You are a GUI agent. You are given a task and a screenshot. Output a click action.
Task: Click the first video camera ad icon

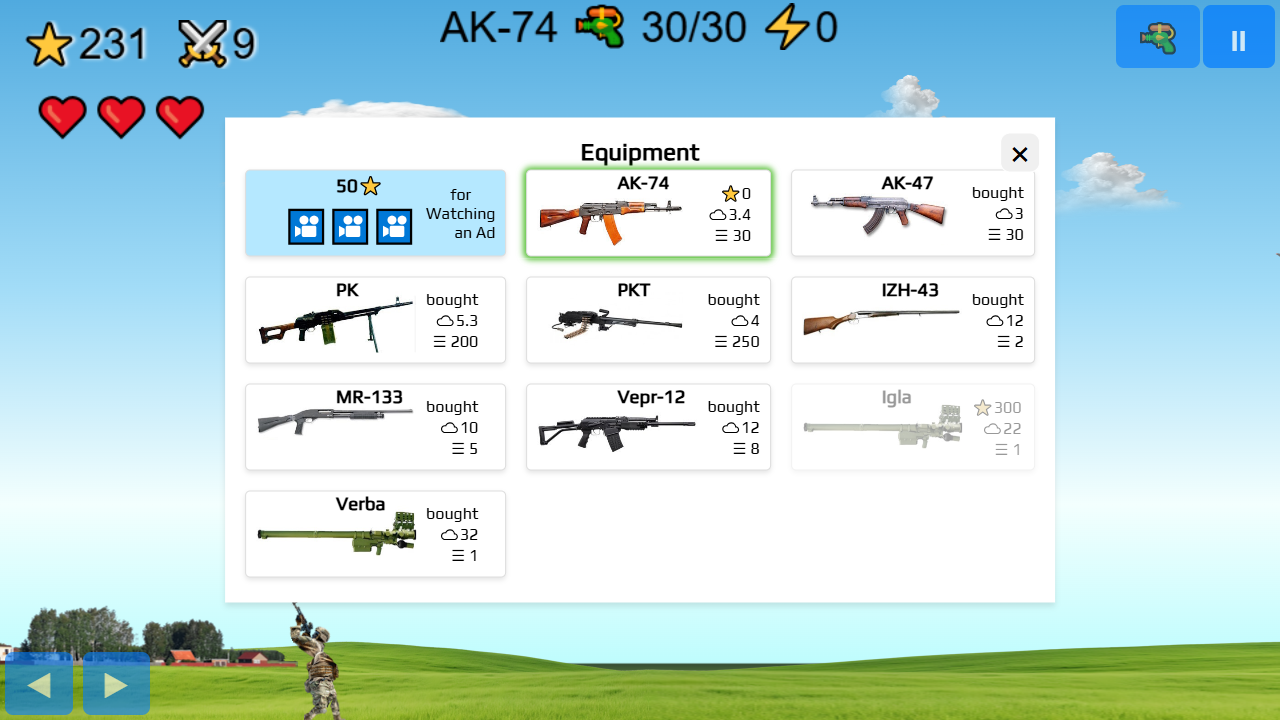(x=306, y=226)
